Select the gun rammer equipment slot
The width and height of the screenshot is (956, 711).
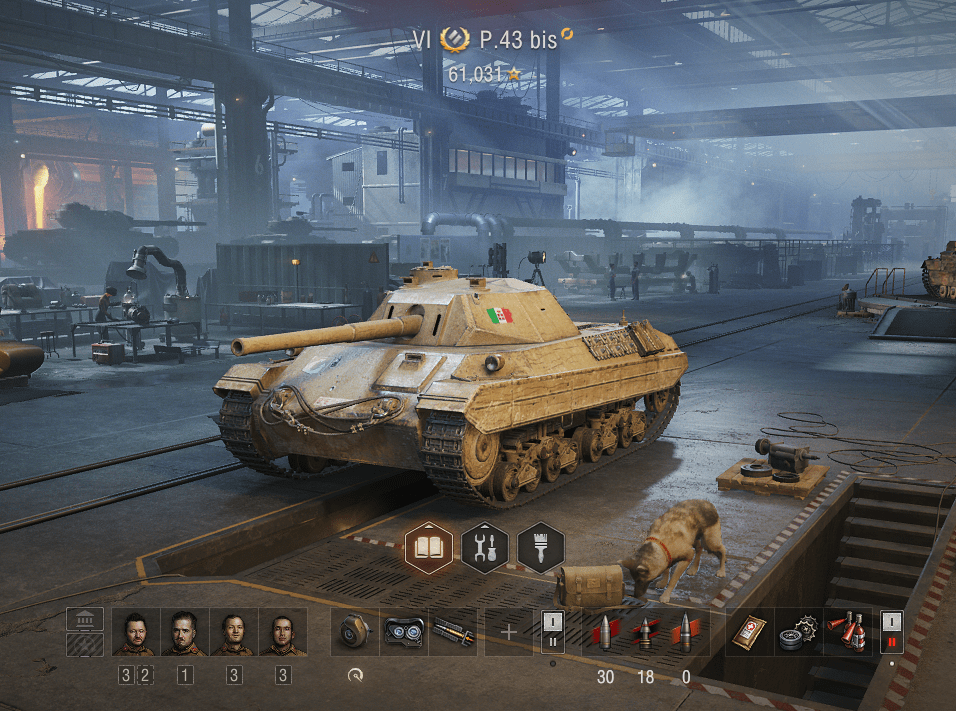pyautogui.click(x=453, y=632)
